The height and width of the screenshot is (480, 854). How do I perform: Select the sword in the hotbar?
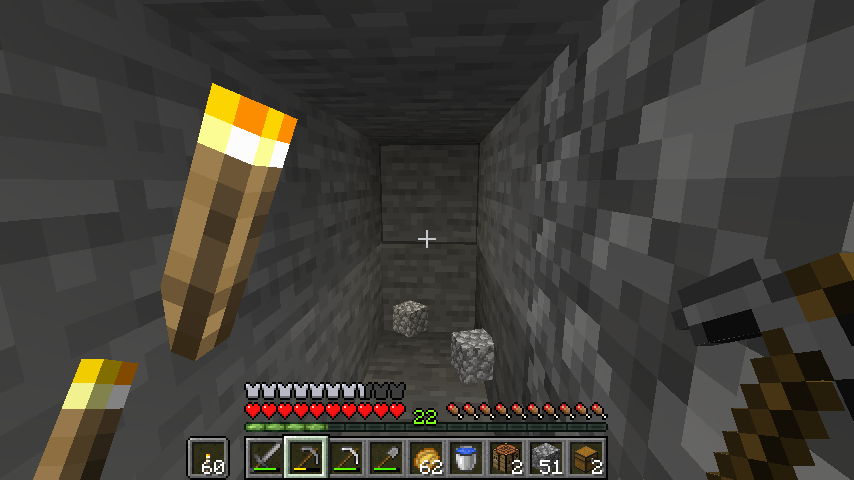266,458
